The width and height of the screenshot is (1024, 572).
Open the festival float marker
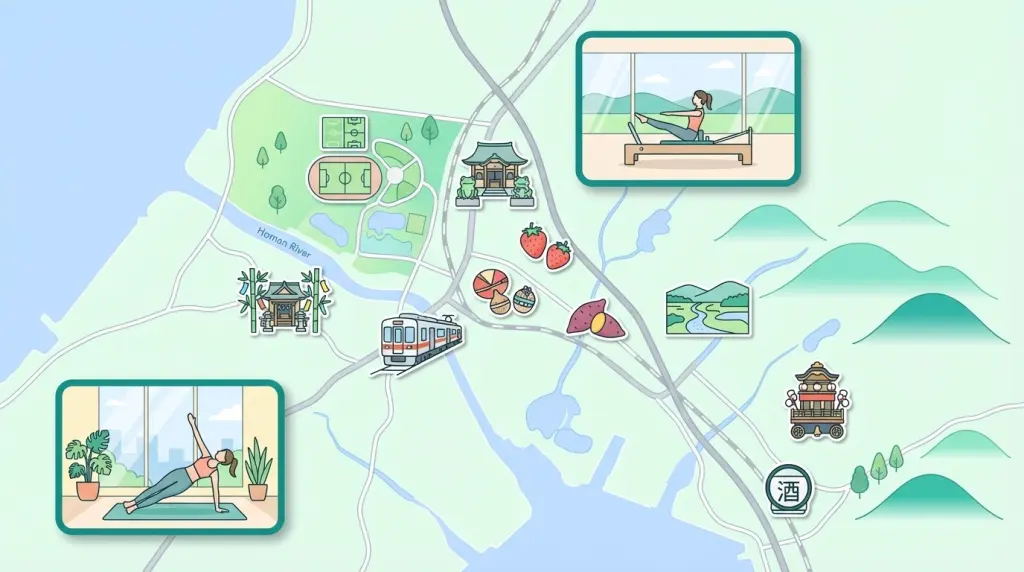pyautogui.click(x=816, y=401)
